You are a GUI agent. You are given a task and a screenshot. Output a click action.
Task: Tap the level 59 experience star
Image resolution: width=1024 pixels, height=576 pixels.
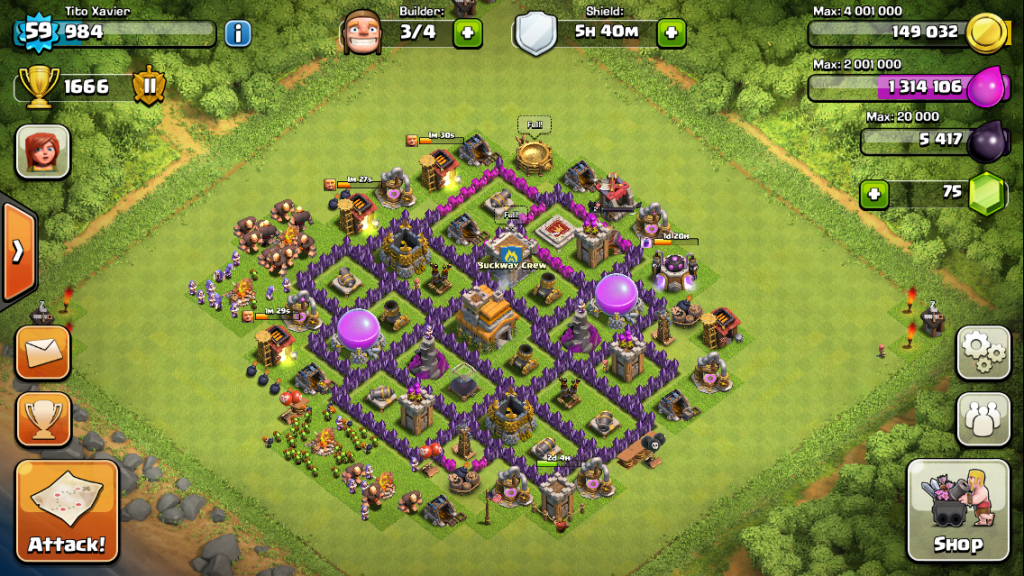click(x=38, y=32)
